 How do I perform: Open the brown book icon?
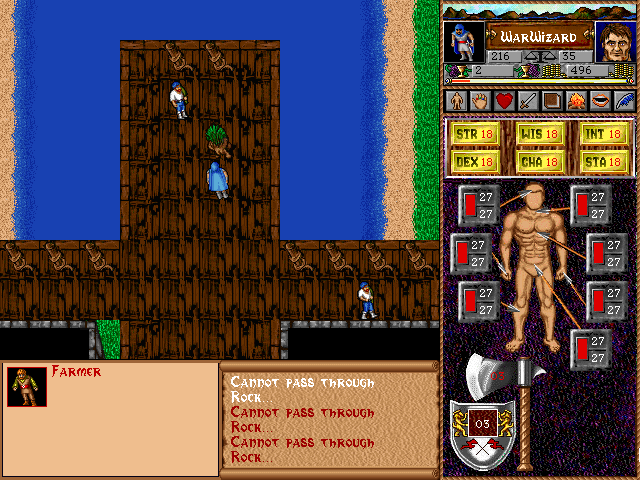(552, 101)
